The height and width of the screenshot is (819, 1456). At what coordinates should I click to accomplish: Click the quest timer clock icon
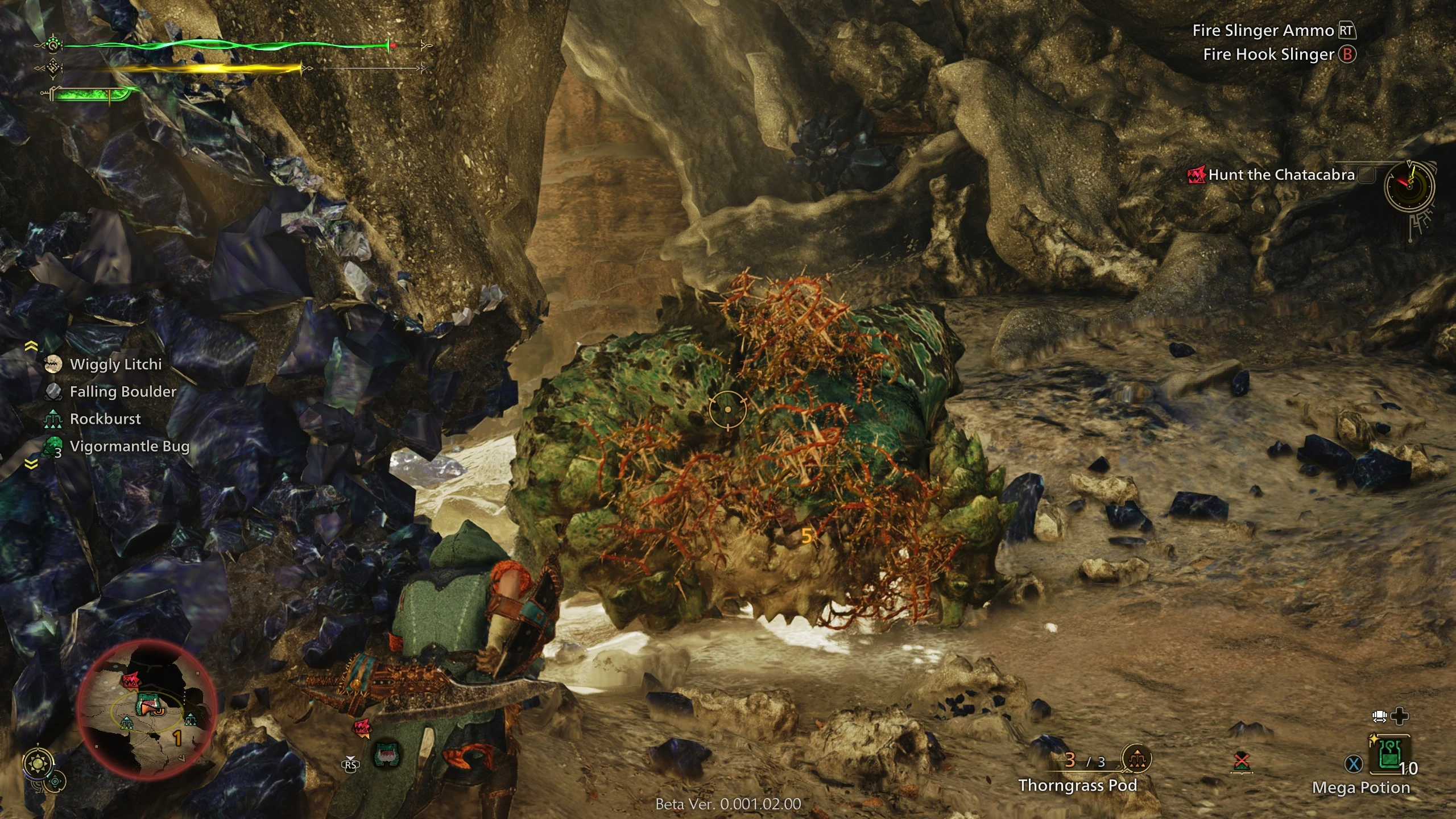pyautogui.click(x=1409, y=186)
